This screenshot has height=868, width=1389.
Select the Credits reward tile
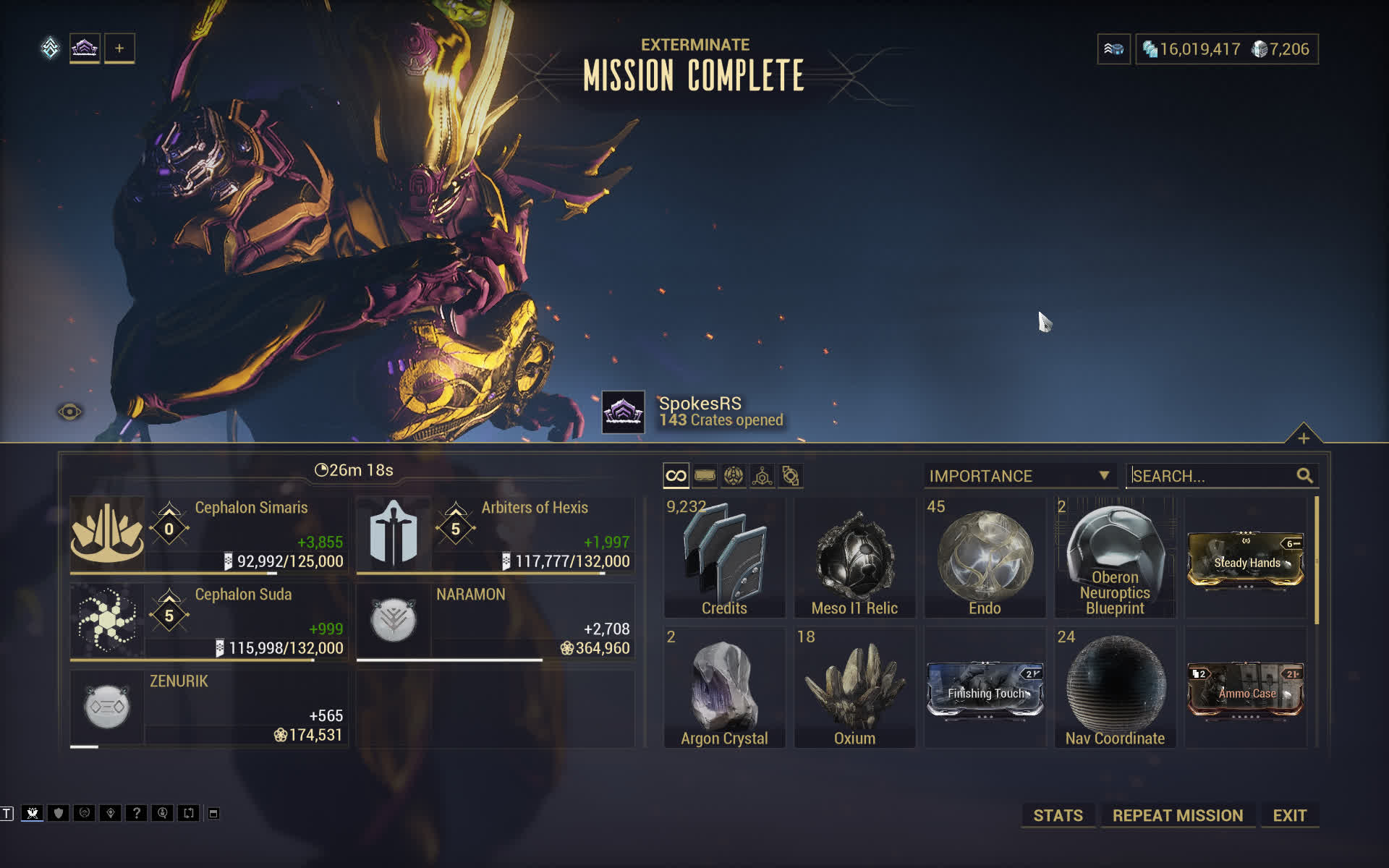click(x=724, y=557)
